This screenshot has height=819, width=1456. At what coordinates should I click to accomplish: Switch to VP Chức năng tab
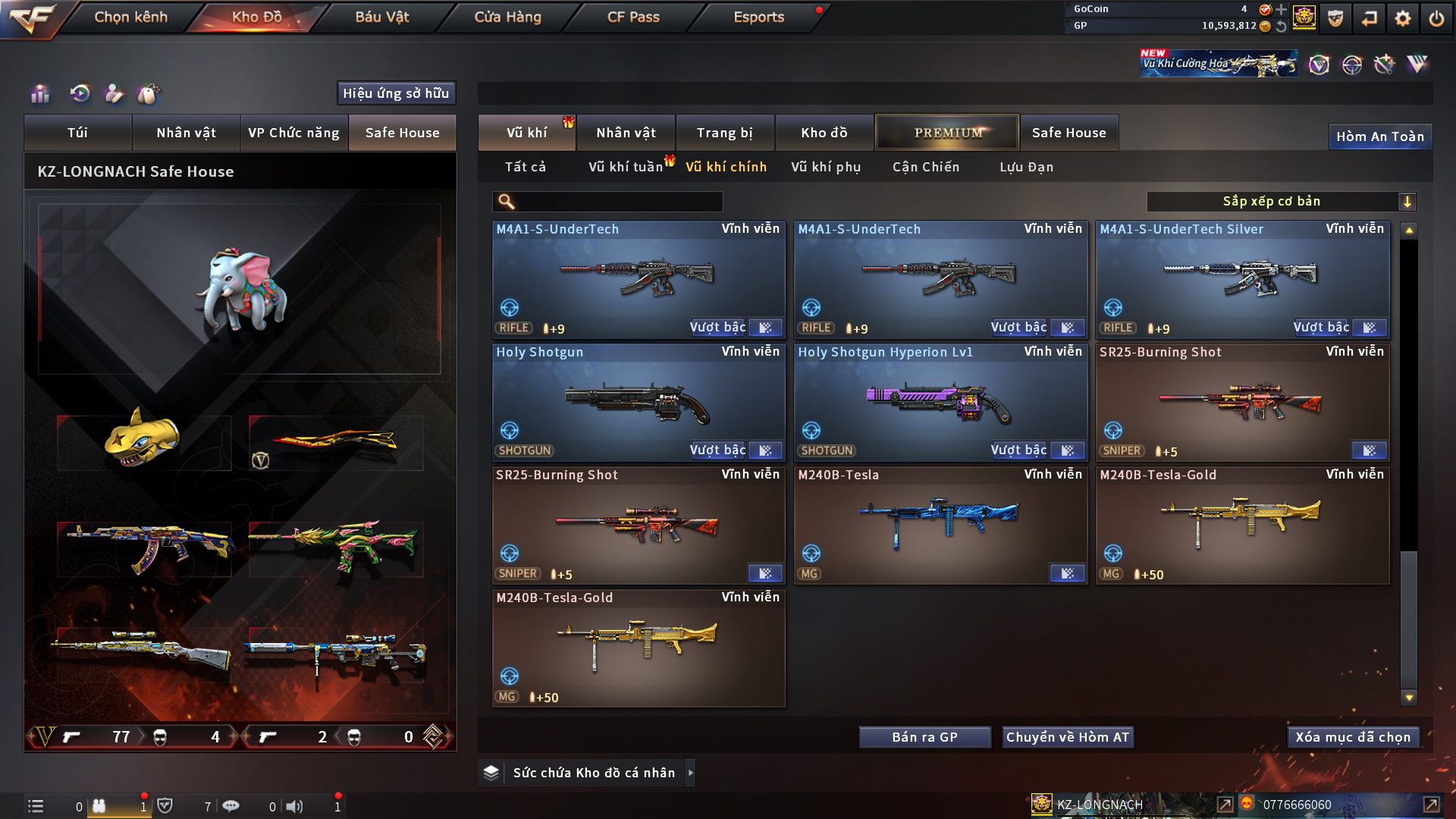click(x=293, y=133)
